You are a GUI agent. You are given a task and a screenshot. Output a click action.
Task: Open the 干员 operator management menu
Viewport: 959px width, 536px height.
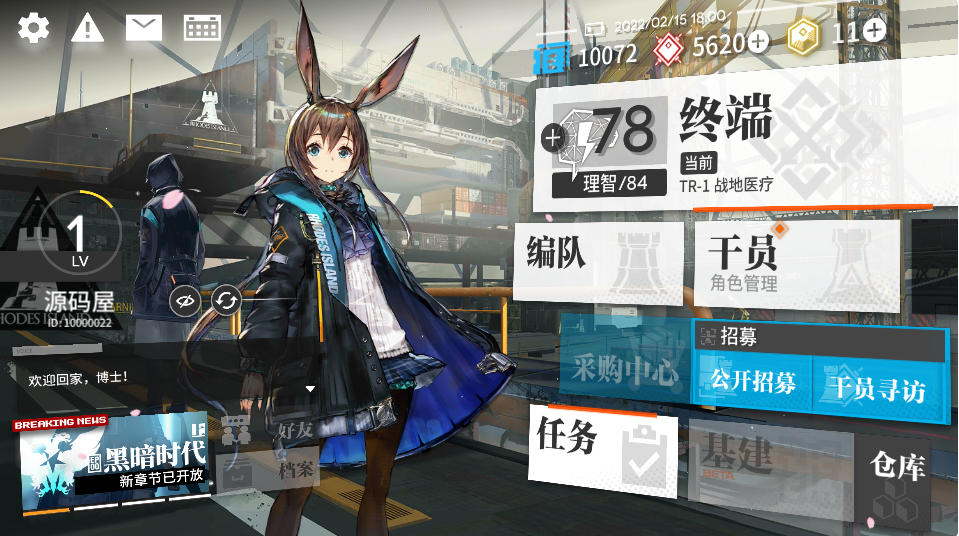point(795,263)
